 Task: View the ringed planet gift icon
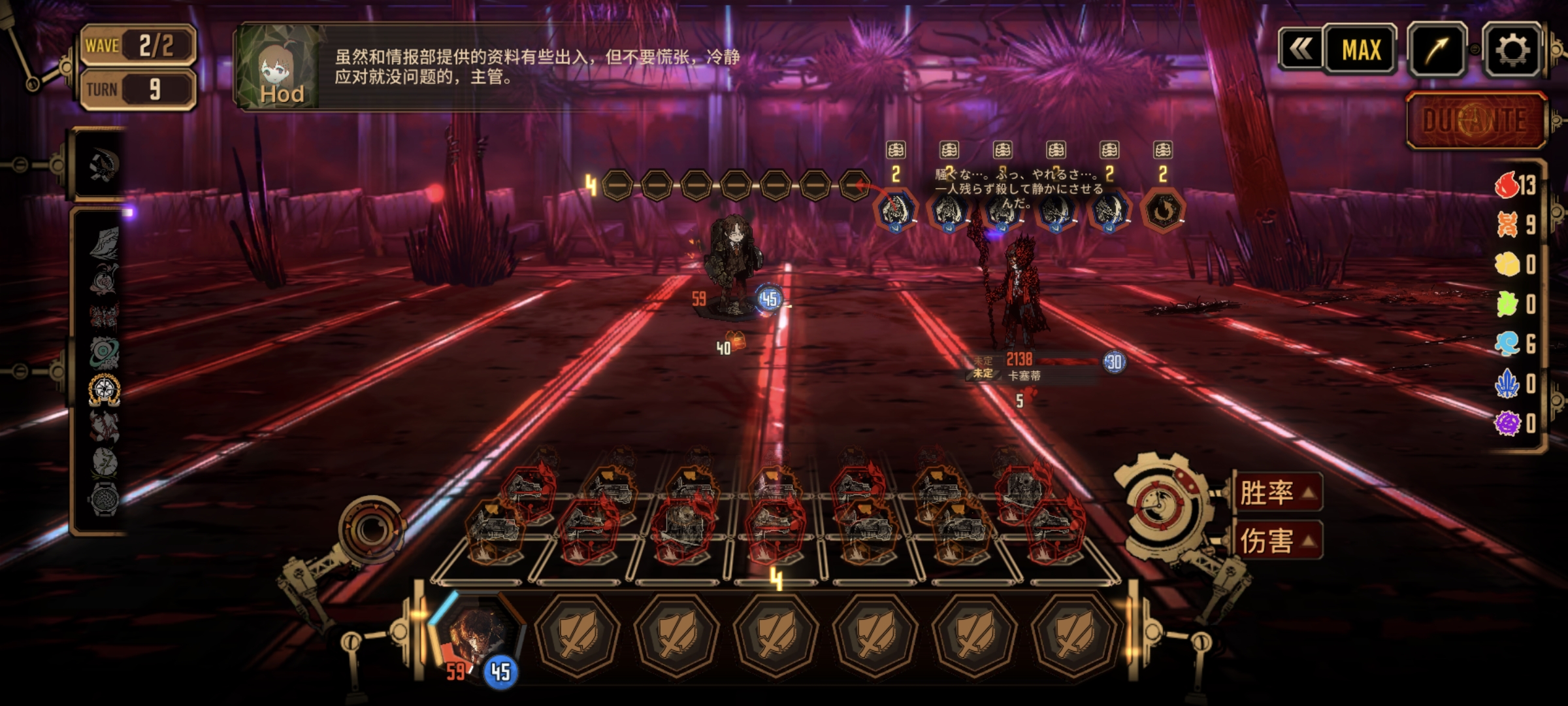(105, 353)
